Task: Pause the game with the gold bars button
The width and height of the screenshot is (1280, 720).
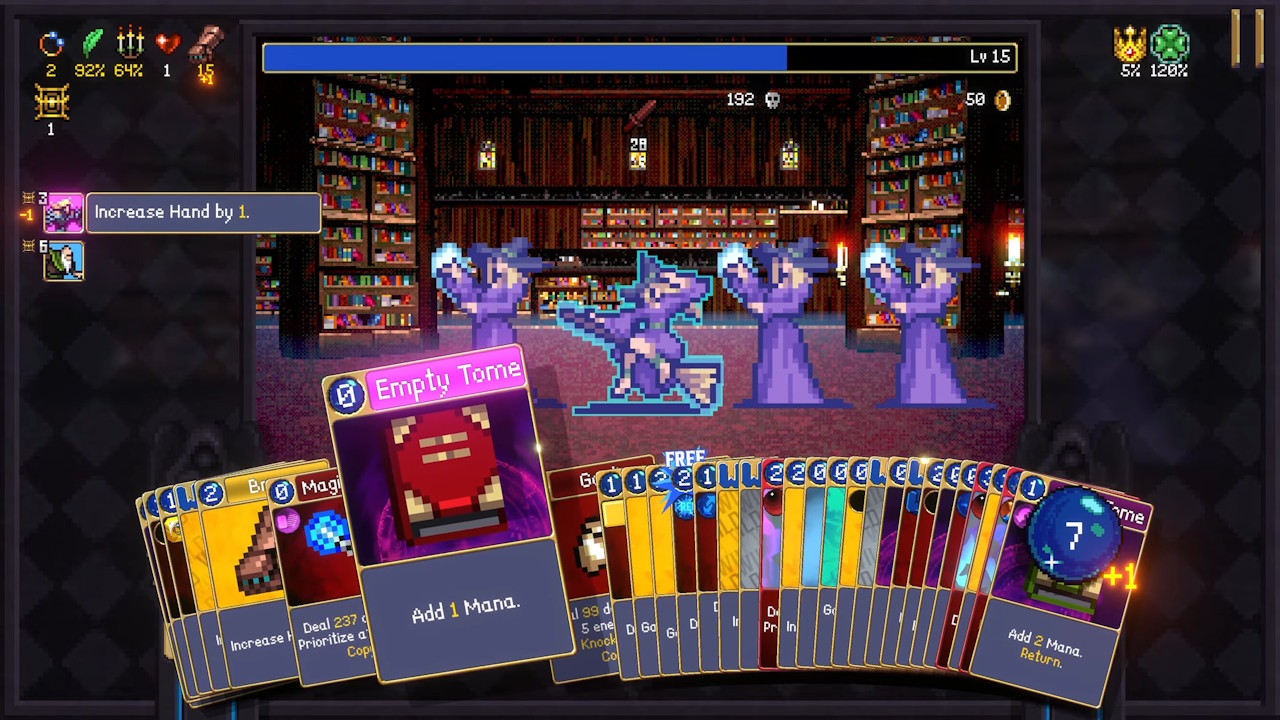Action: click(1247, 38)
